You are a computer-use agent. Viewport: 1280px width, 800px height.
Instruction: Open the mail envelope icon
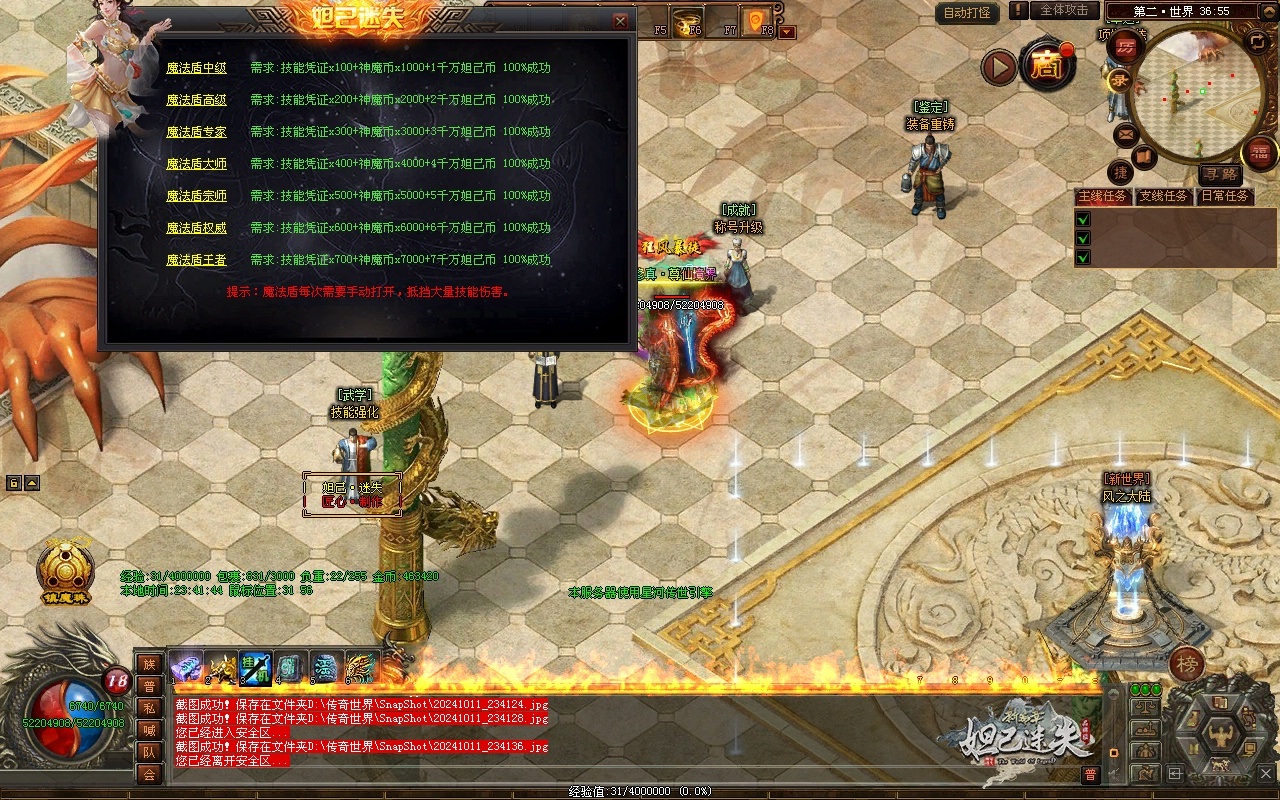coord(1126,133)
